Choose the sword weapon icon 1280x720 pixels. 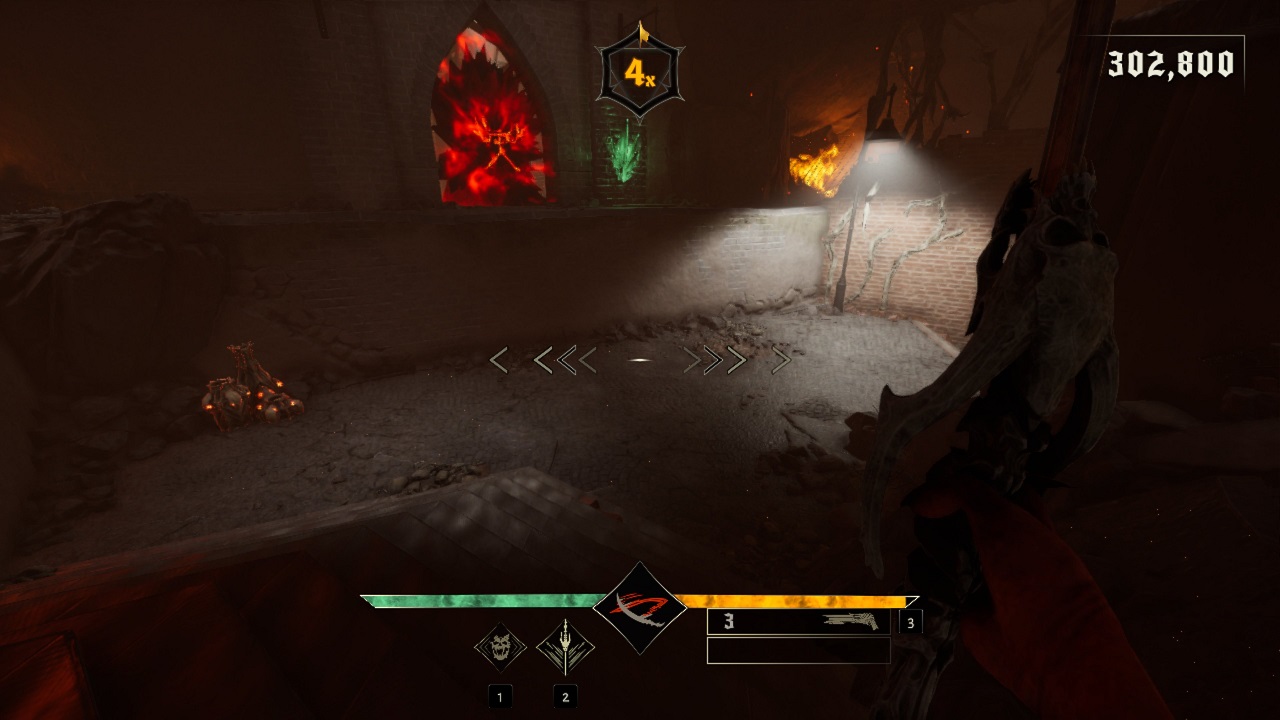(565, 648)
